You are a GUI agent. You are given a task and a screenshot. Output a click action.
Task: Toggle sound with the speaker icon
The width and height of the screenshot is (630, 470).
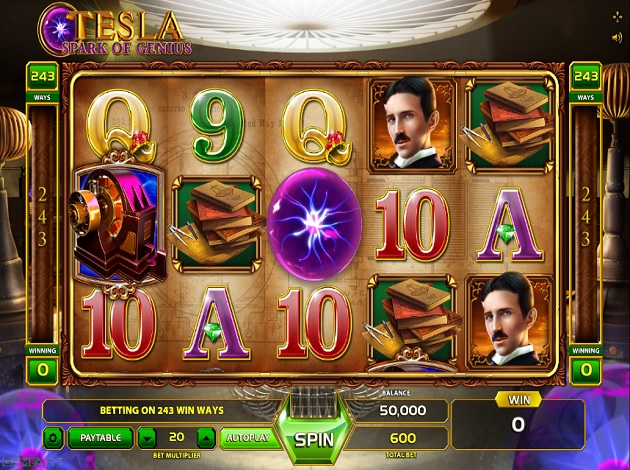pos(617,38)
